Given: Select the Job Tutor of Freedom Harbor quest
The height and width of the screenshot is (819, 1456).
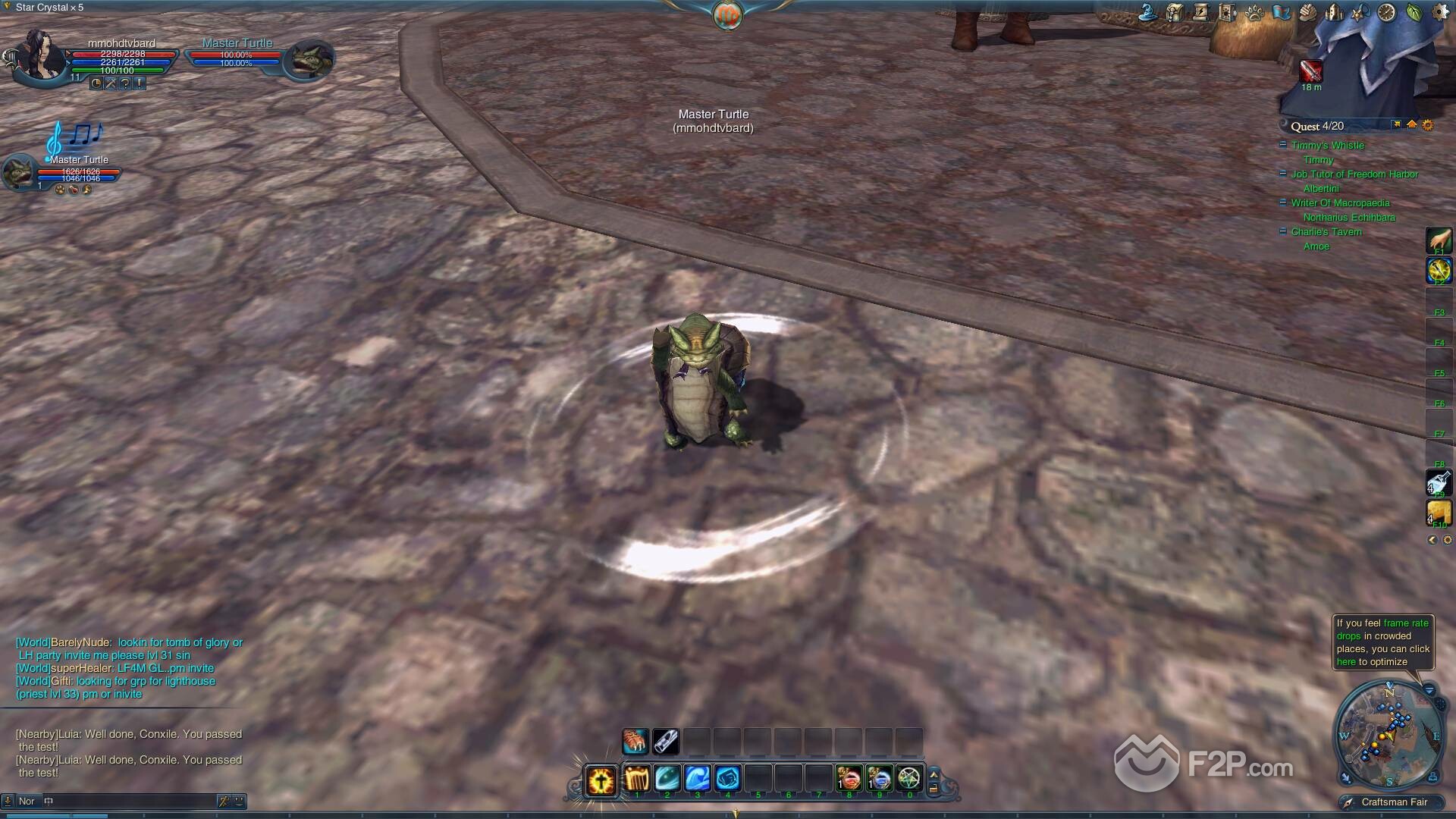Looking at the screenshot, I should (1354, 174).
